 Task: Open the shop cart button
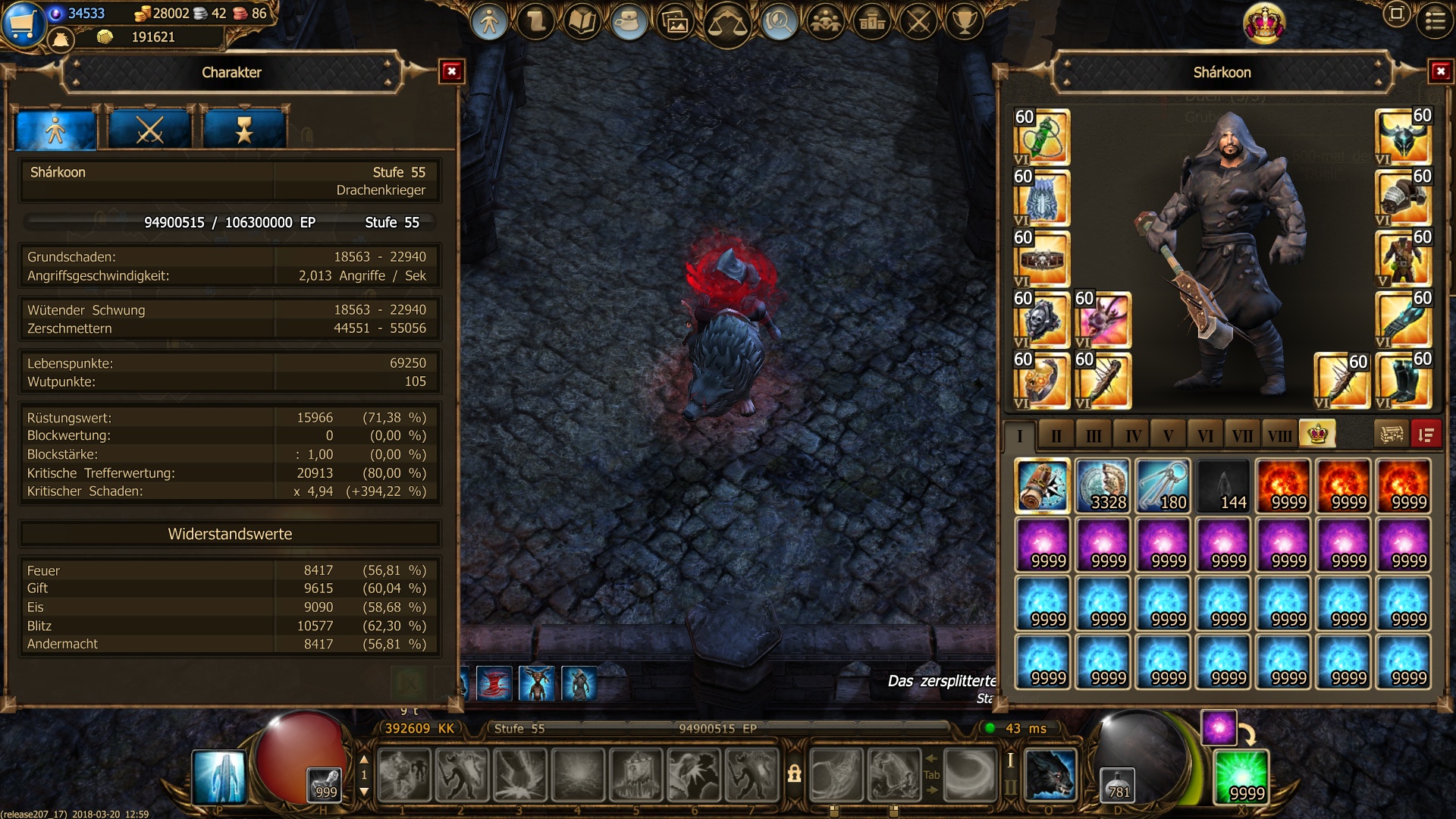pyautogui.click(x=21, y=23)
